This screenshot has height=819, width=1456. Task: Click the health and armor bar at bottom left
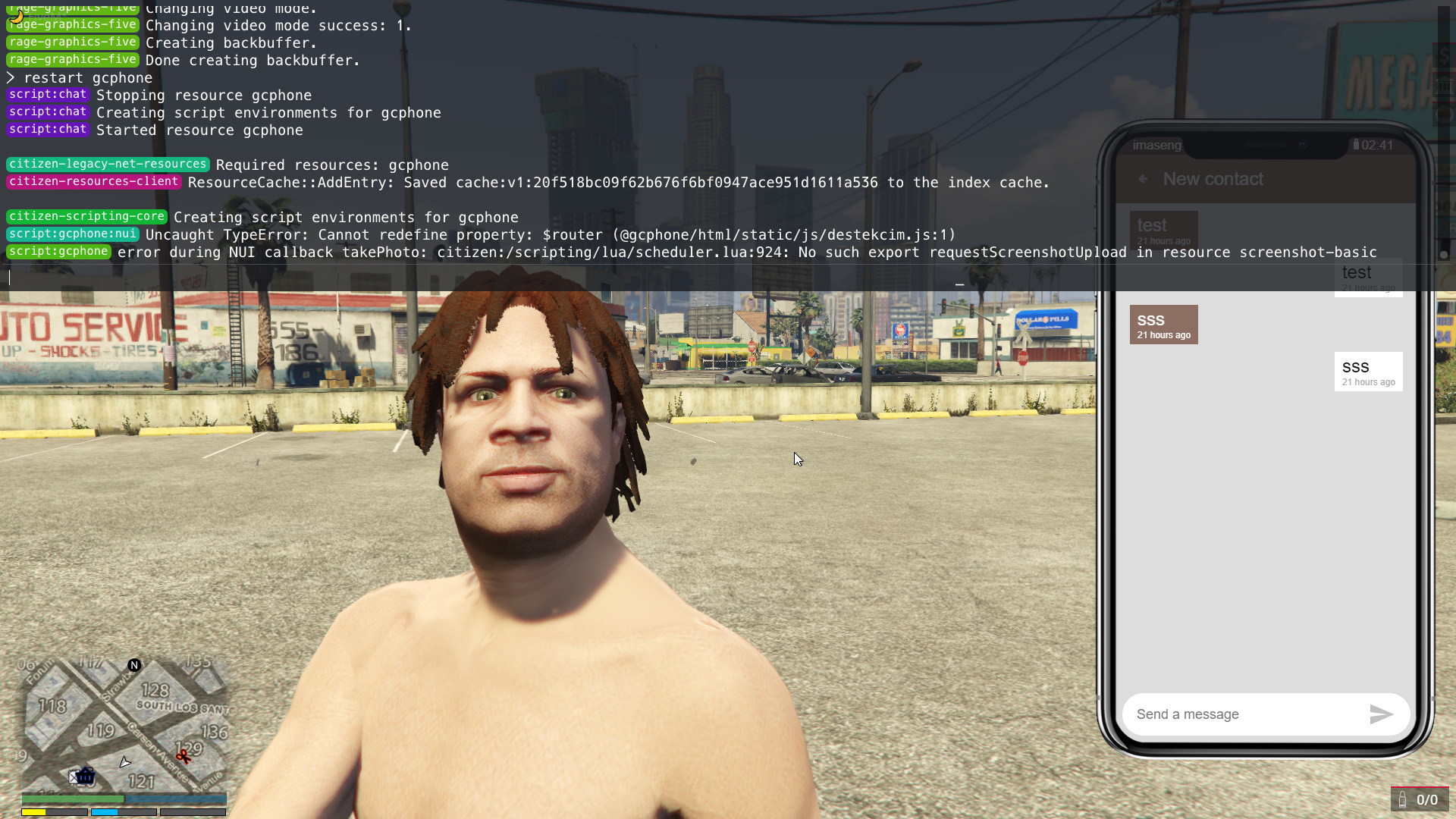click(x=124, y=799)
